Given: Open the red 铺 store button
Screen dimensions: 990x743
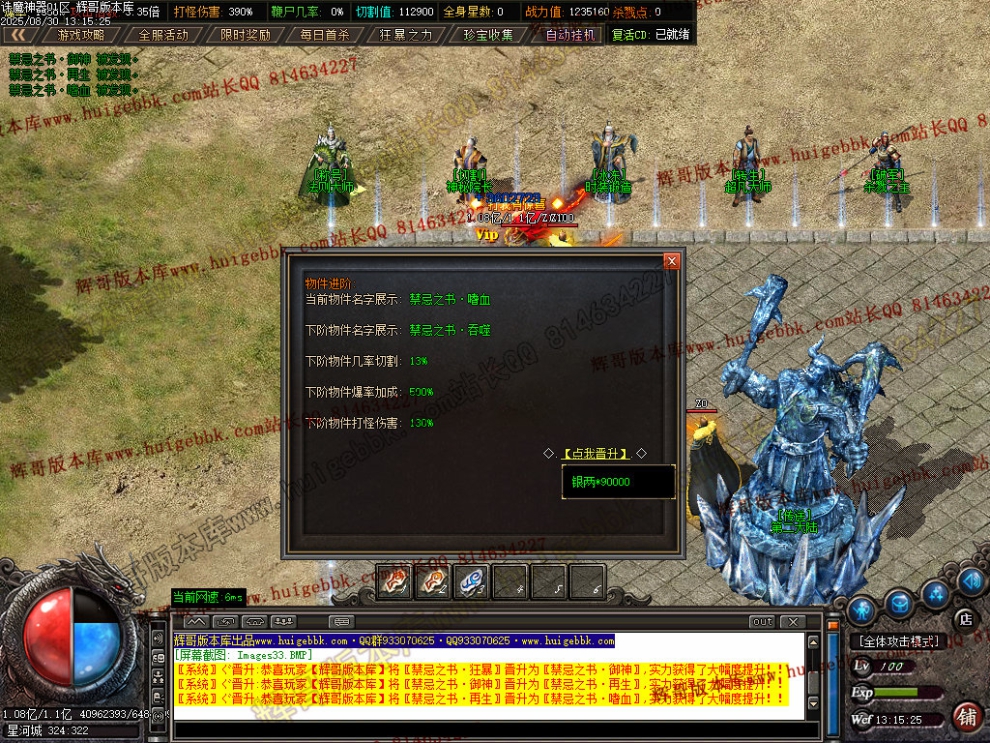Looking at the screenshot, I should tap(966, 716).
